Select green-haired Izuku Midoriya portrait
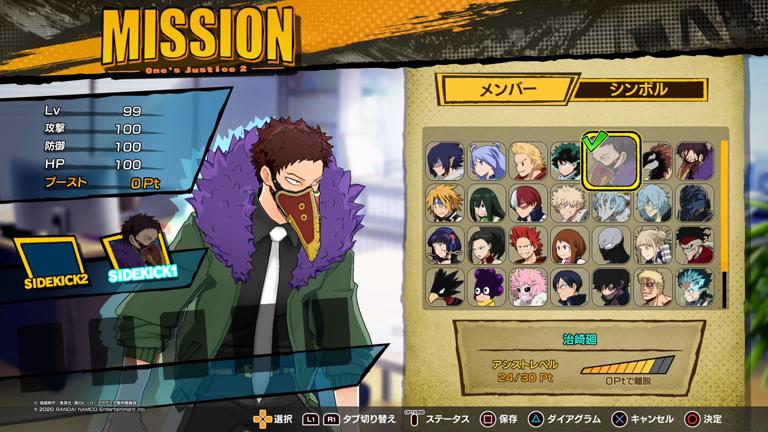 coord(567,160)
